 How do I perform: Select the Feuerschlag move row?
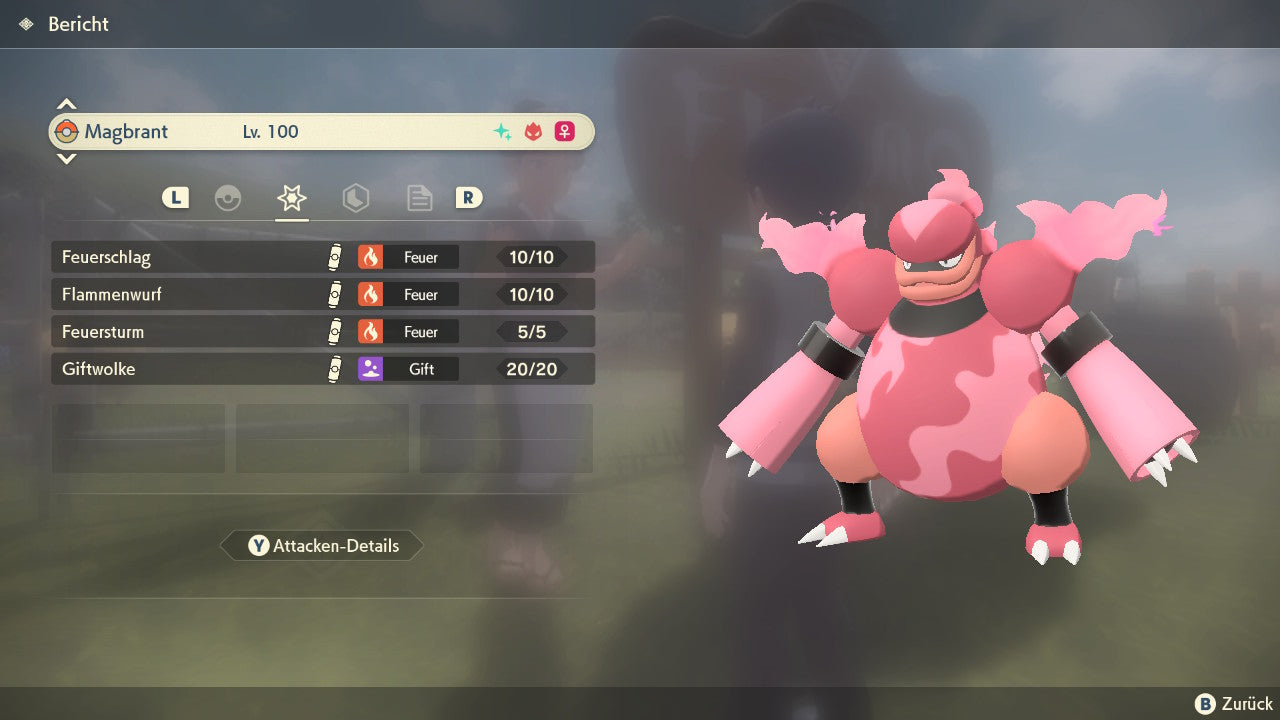[x=322, y=257]
